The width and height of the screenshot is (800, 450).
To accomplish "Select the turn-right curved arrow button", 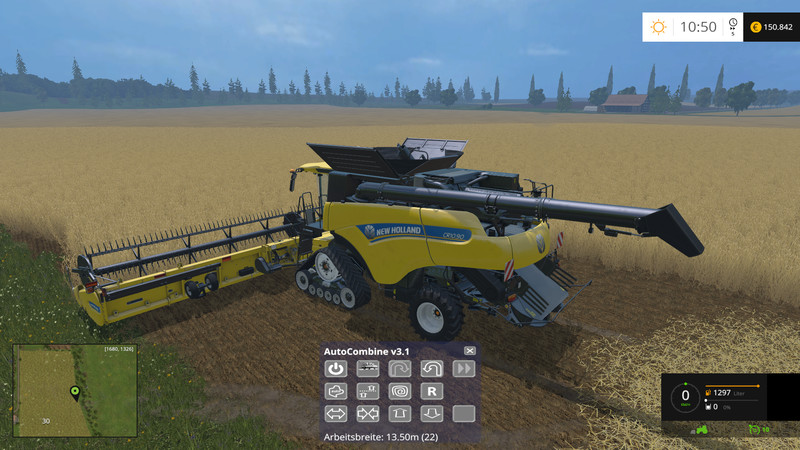I will (x=400, y=369).
